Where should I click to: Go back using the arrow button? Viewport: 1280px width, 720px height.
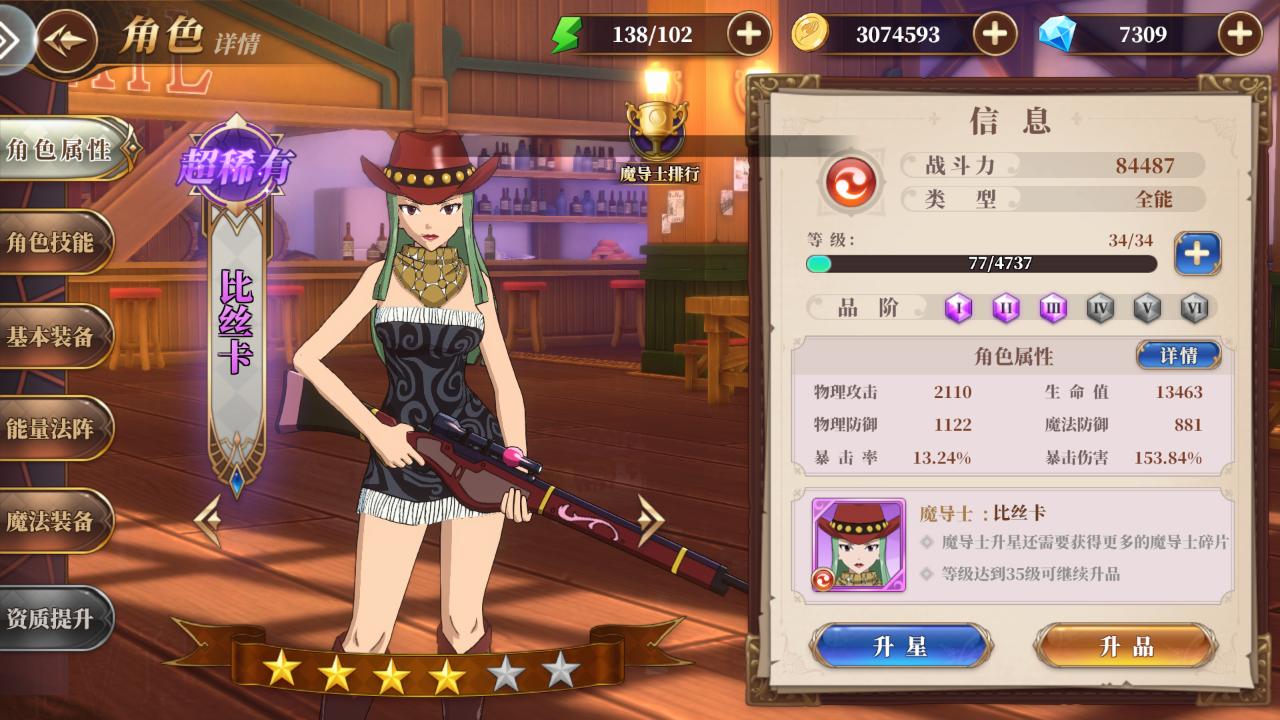click(68, 41)
